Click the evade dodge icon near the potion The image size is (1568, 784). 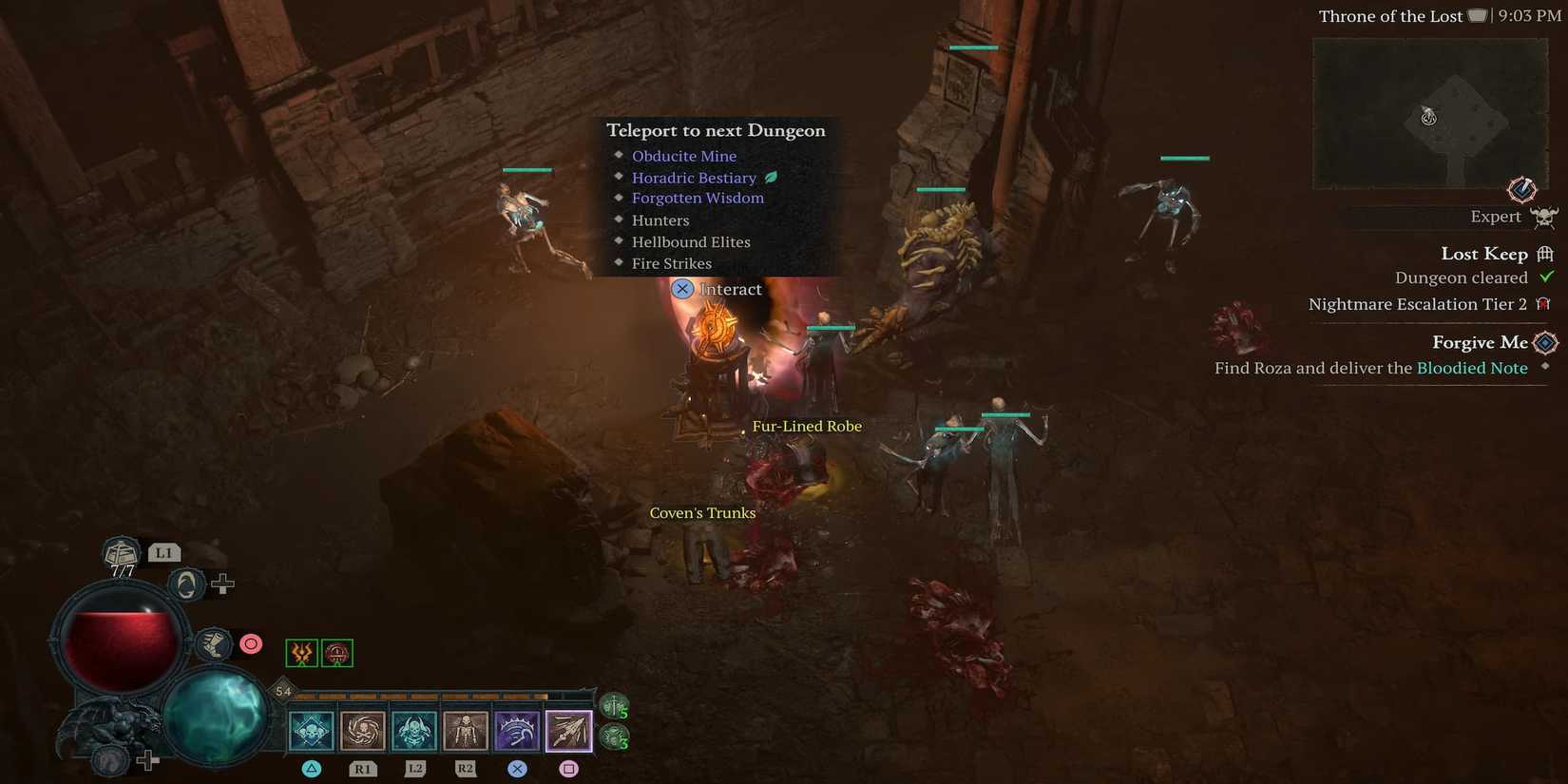point(185,583)
